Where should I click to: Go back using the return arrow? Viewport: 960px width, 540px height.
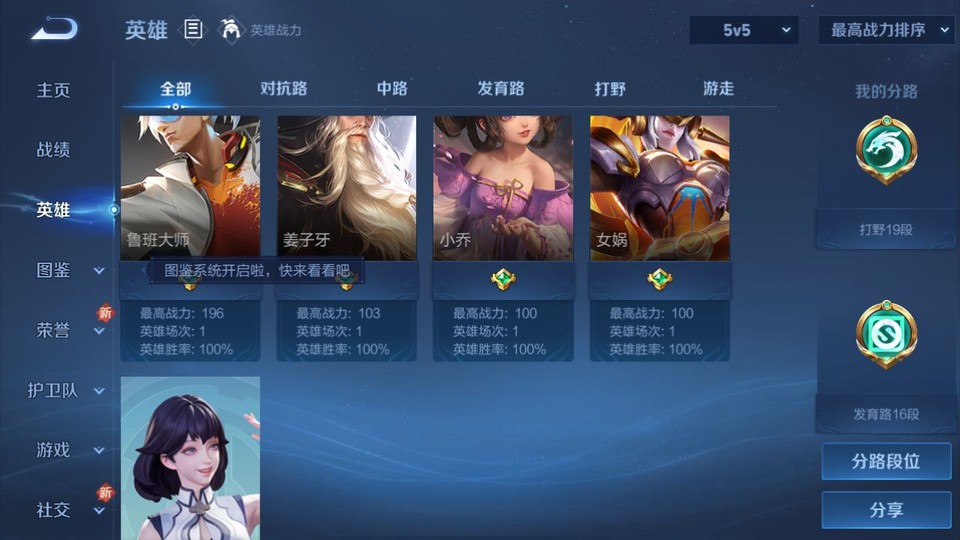[53, 30]
